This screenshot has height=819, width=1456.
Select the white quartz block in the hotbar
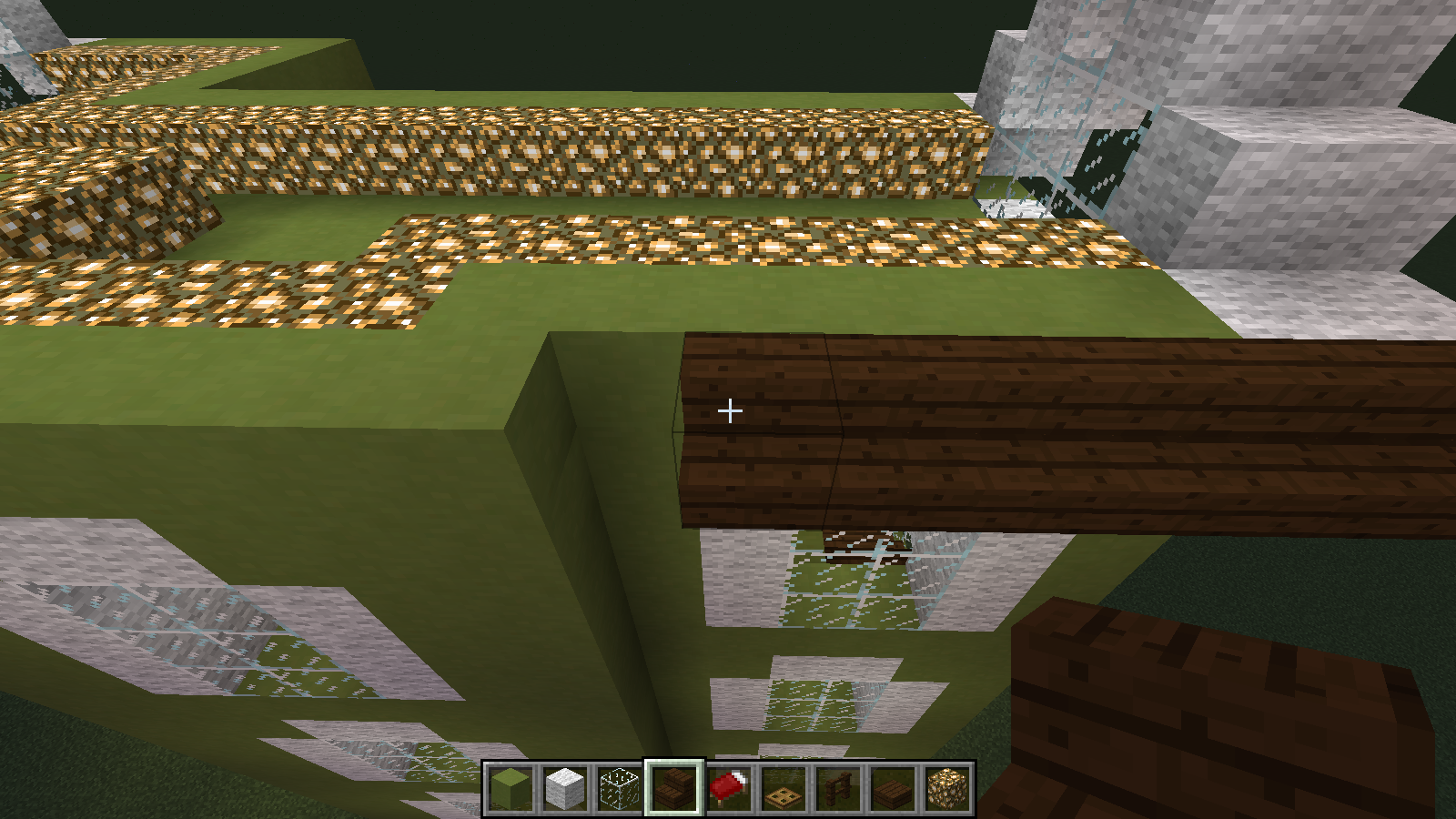[x=566, y=790]
